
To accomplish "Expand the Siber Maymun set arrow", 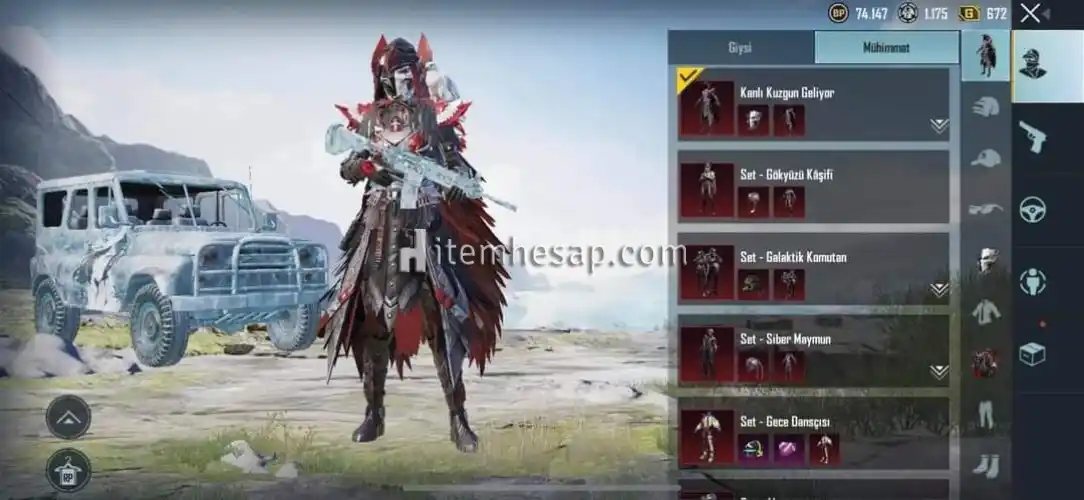I will (939, 372).
